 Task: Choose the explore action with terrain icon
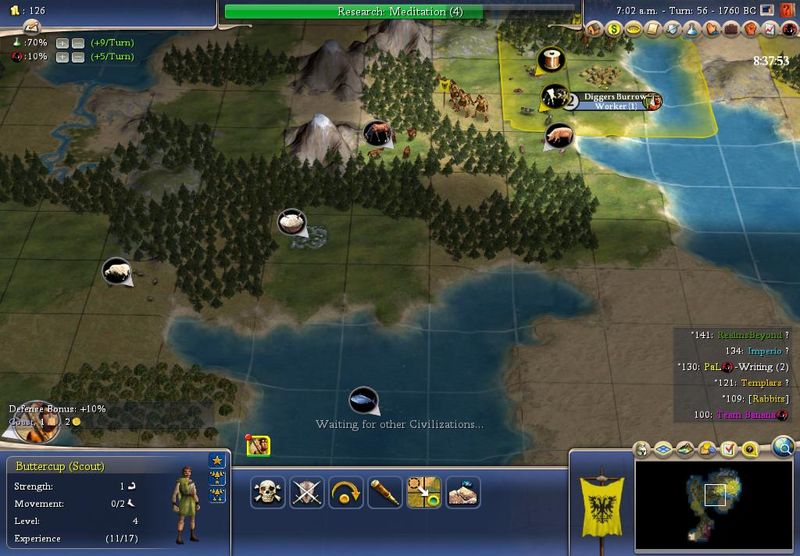coord(462,492)
